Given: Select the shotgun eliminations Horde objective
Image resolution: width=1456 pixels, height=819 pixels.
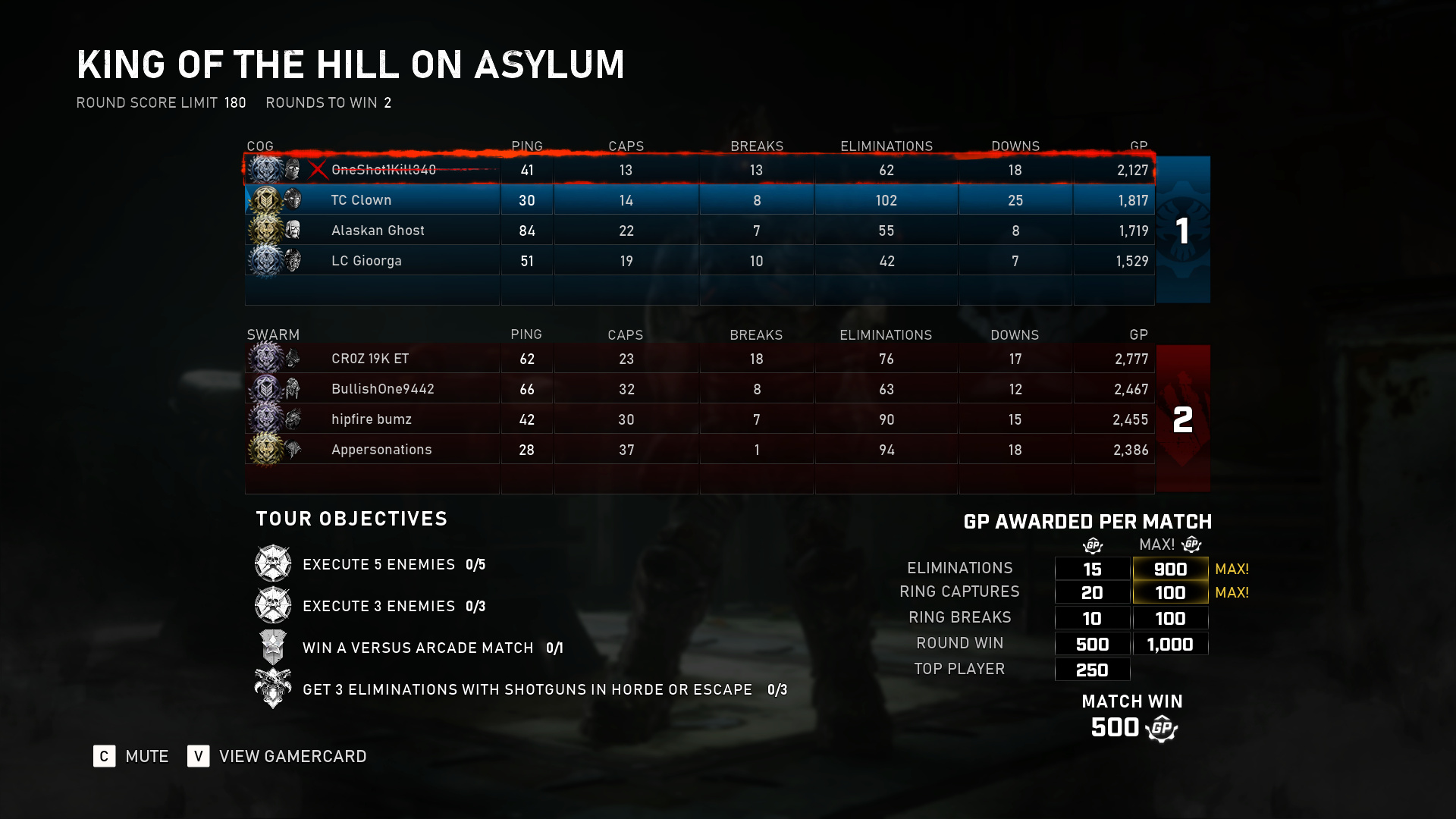Looking at the screenshot, I should (x=527, y=689).
